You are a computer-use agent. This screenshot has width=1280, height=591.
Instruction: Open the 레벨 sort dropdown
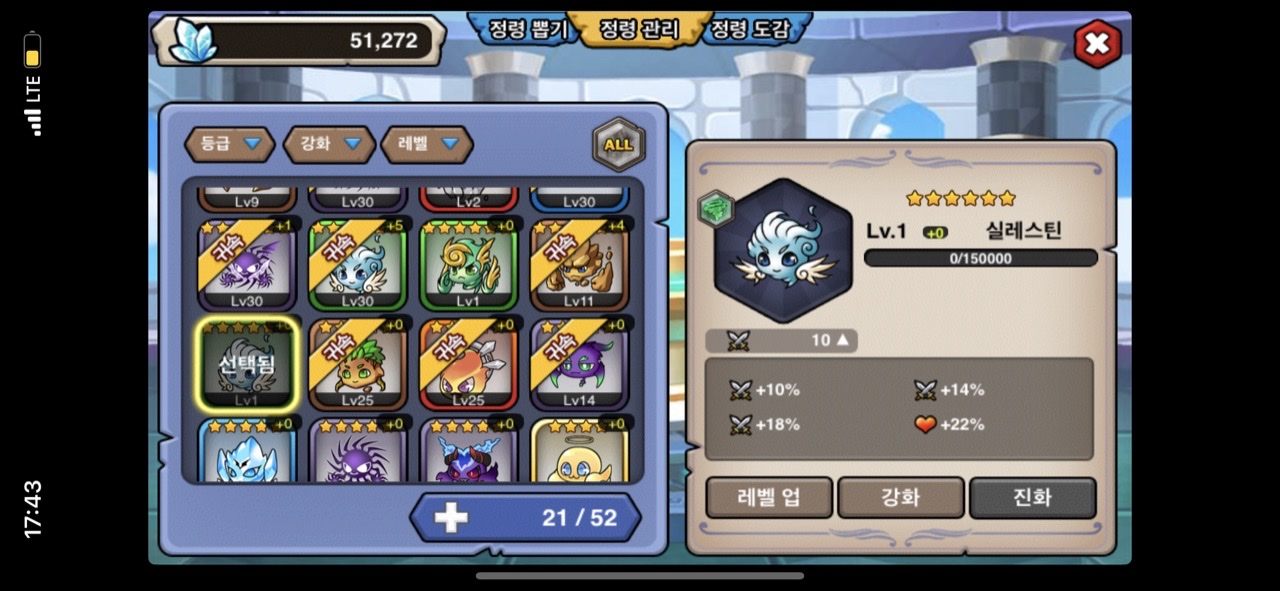[x=427, y=144]
